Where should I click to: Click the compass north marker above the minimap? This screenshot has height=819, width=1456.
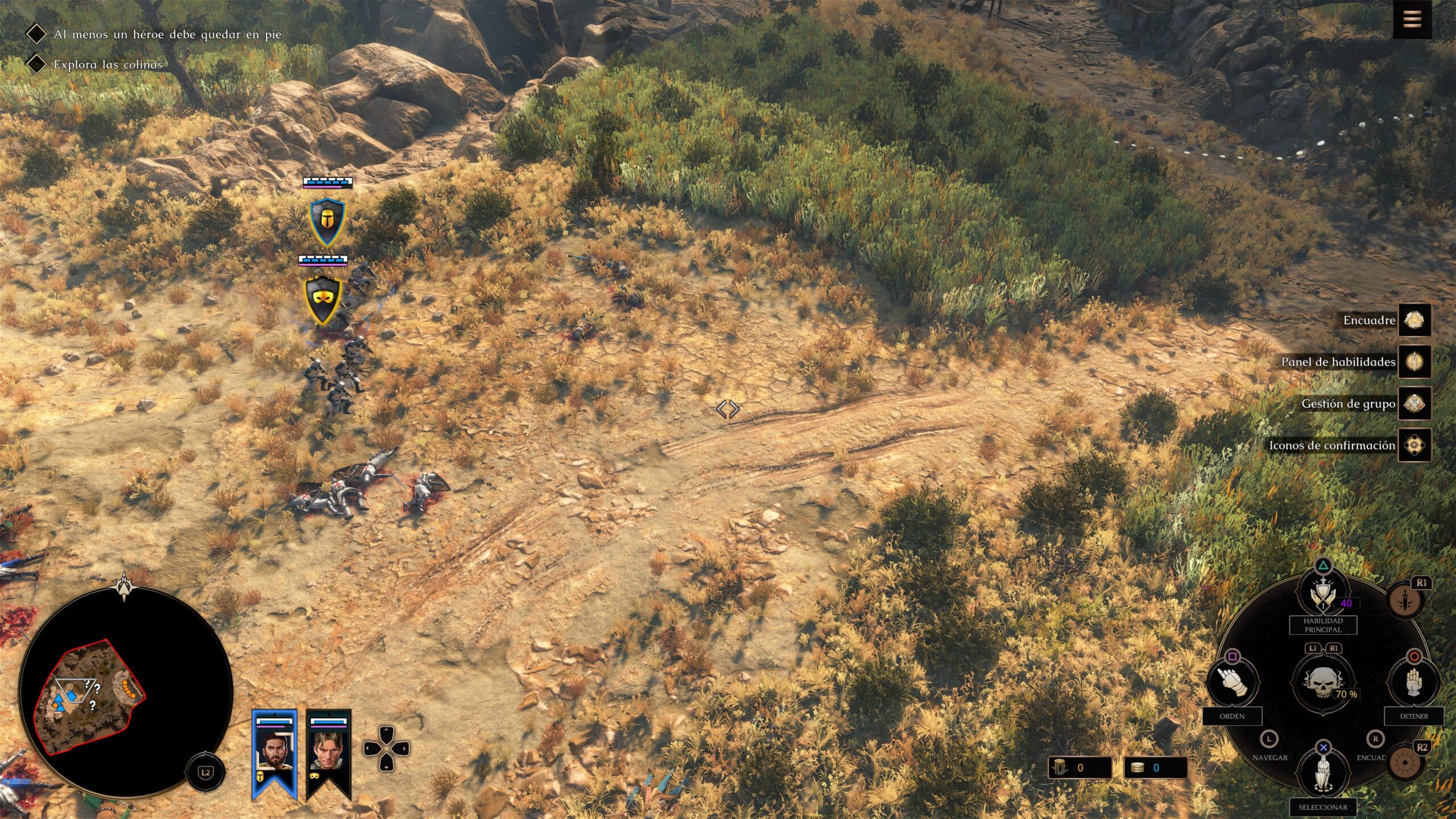click(x=125, y=586)
